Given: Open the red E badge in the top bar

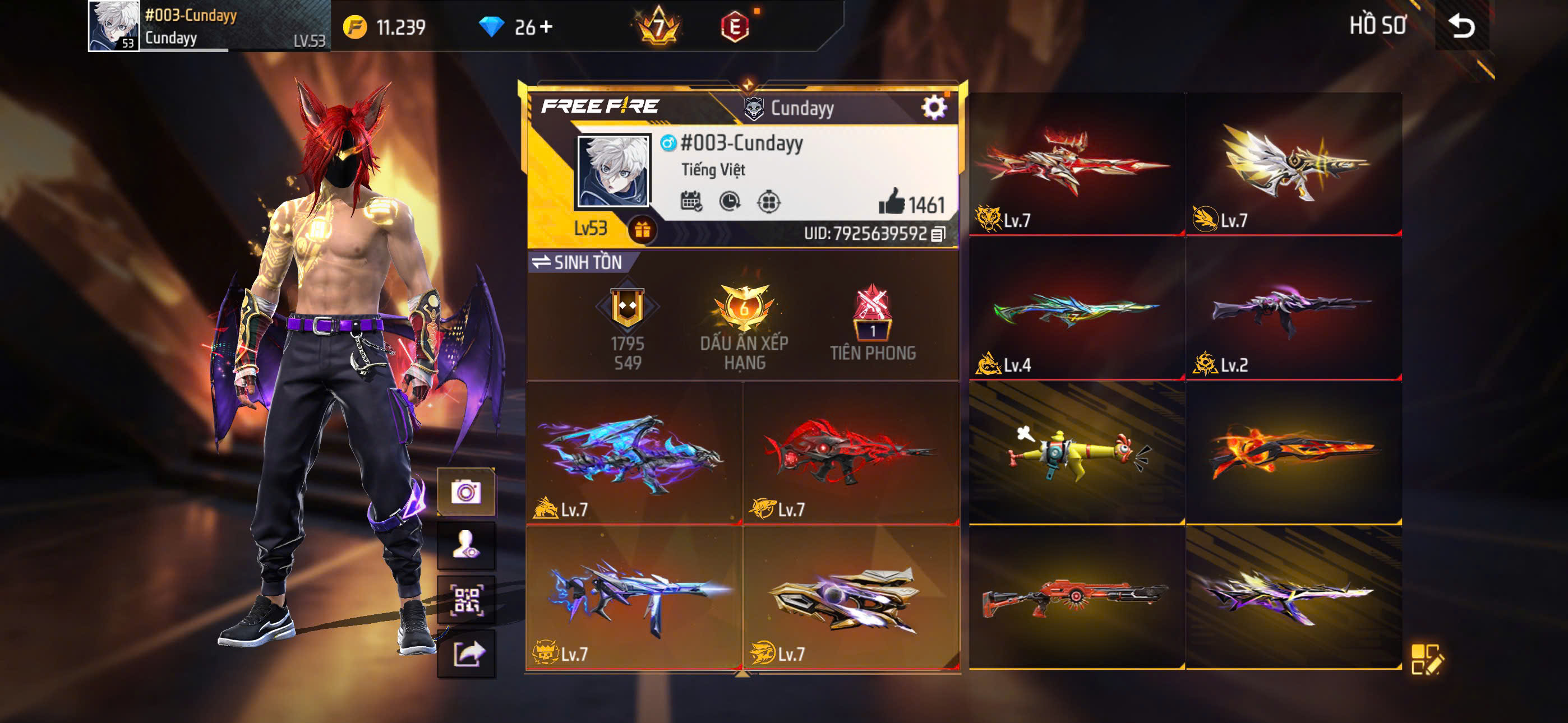Looking at the screenshot, I should (x=735, y=27).
